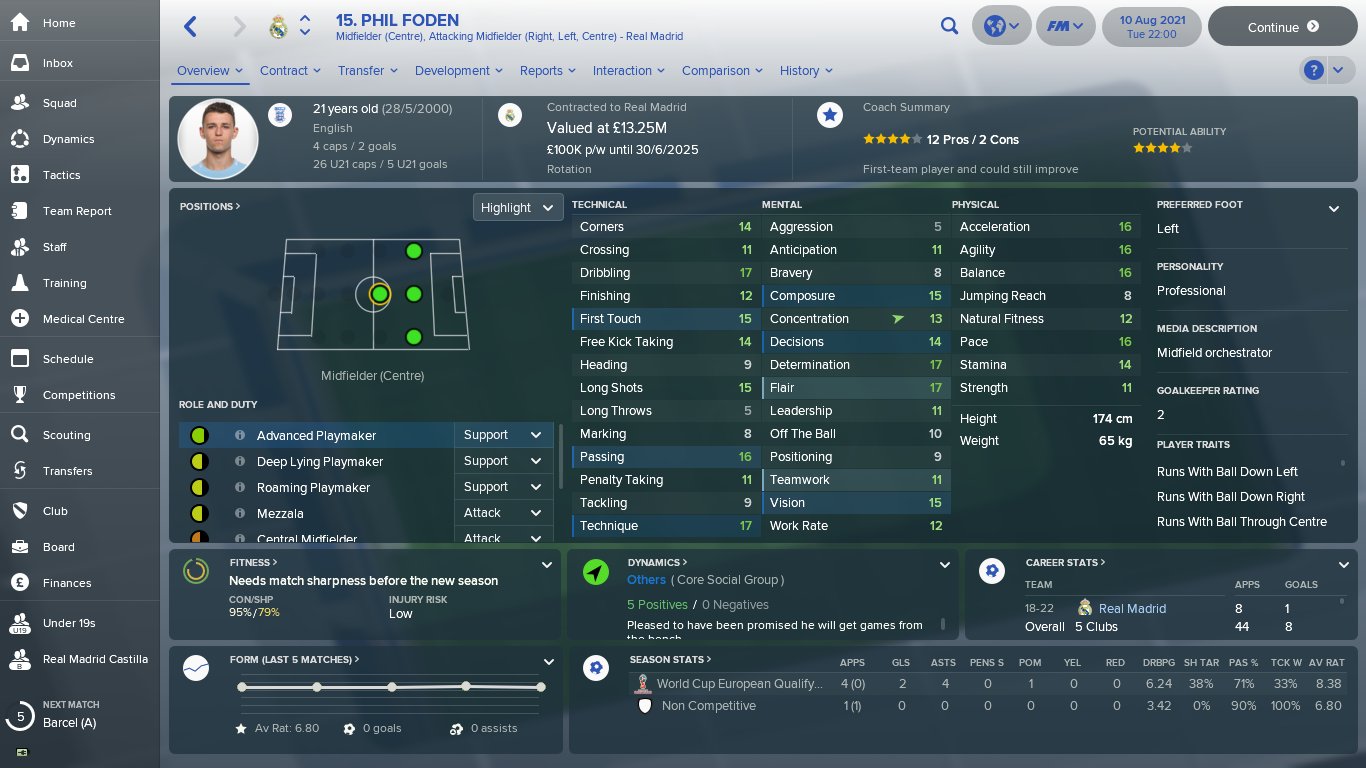The height and width of the screenshot is (768, 1366).
Task: Open the Inbox from sidebar
Action: 57,63
